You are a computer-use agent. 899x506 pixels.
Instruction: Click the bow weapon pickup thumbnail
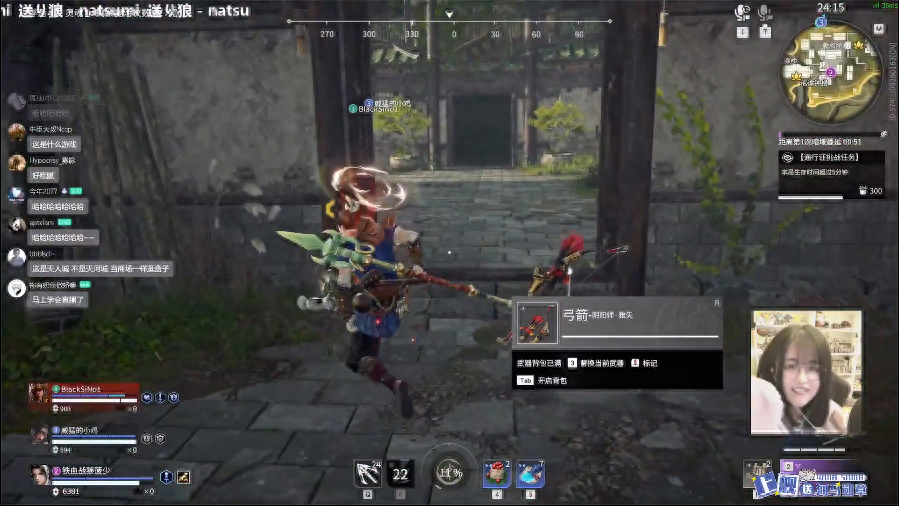point(537,323)
